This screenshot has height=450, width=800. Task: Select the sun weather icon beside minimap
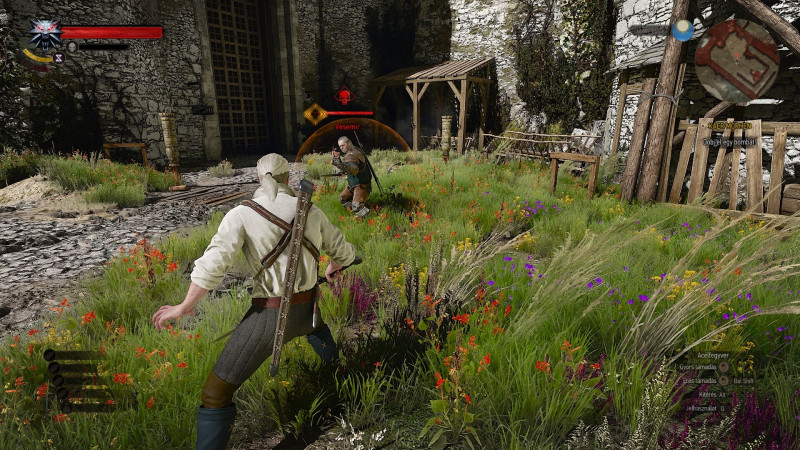point(683,31)
